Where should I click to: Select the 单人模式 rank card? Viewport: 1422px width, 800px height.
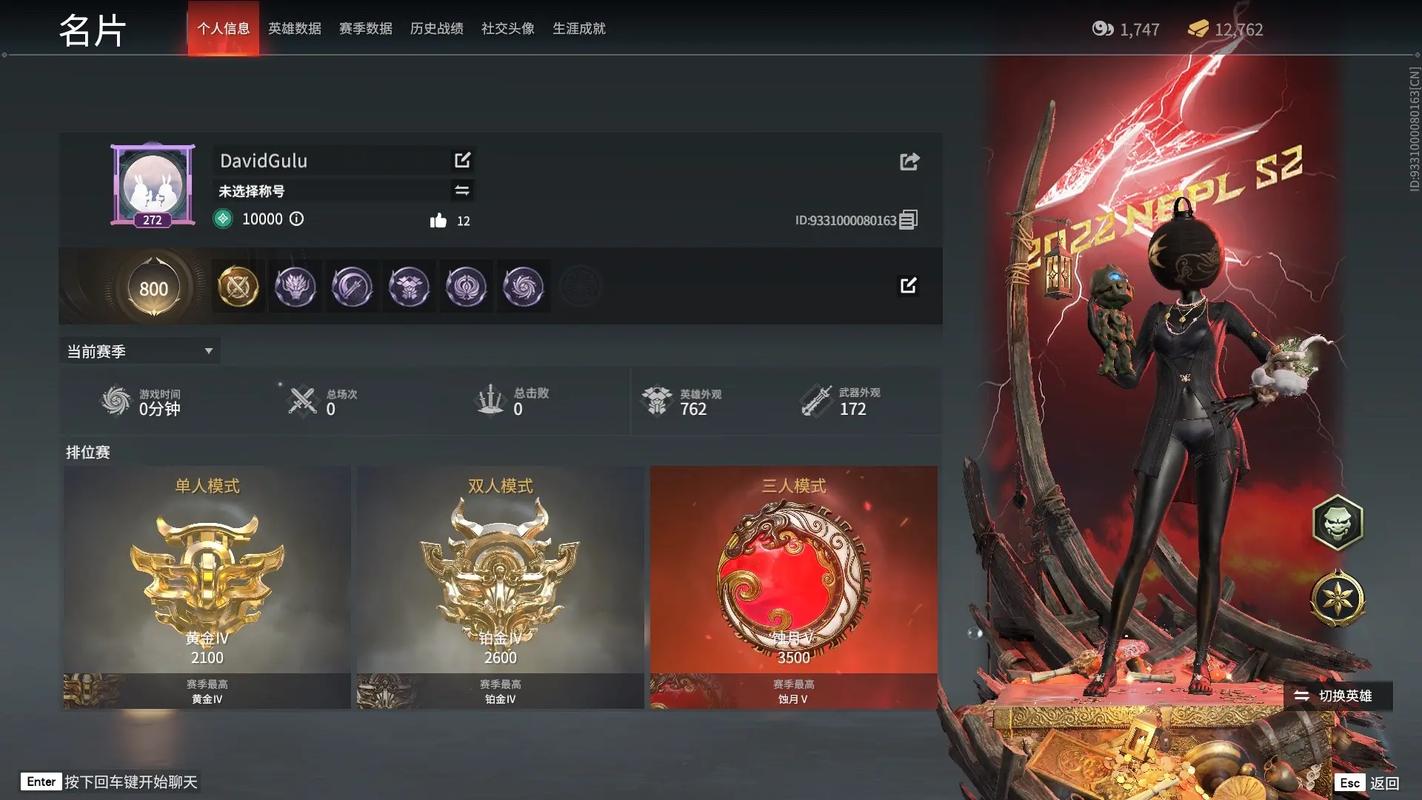point(207,587)
